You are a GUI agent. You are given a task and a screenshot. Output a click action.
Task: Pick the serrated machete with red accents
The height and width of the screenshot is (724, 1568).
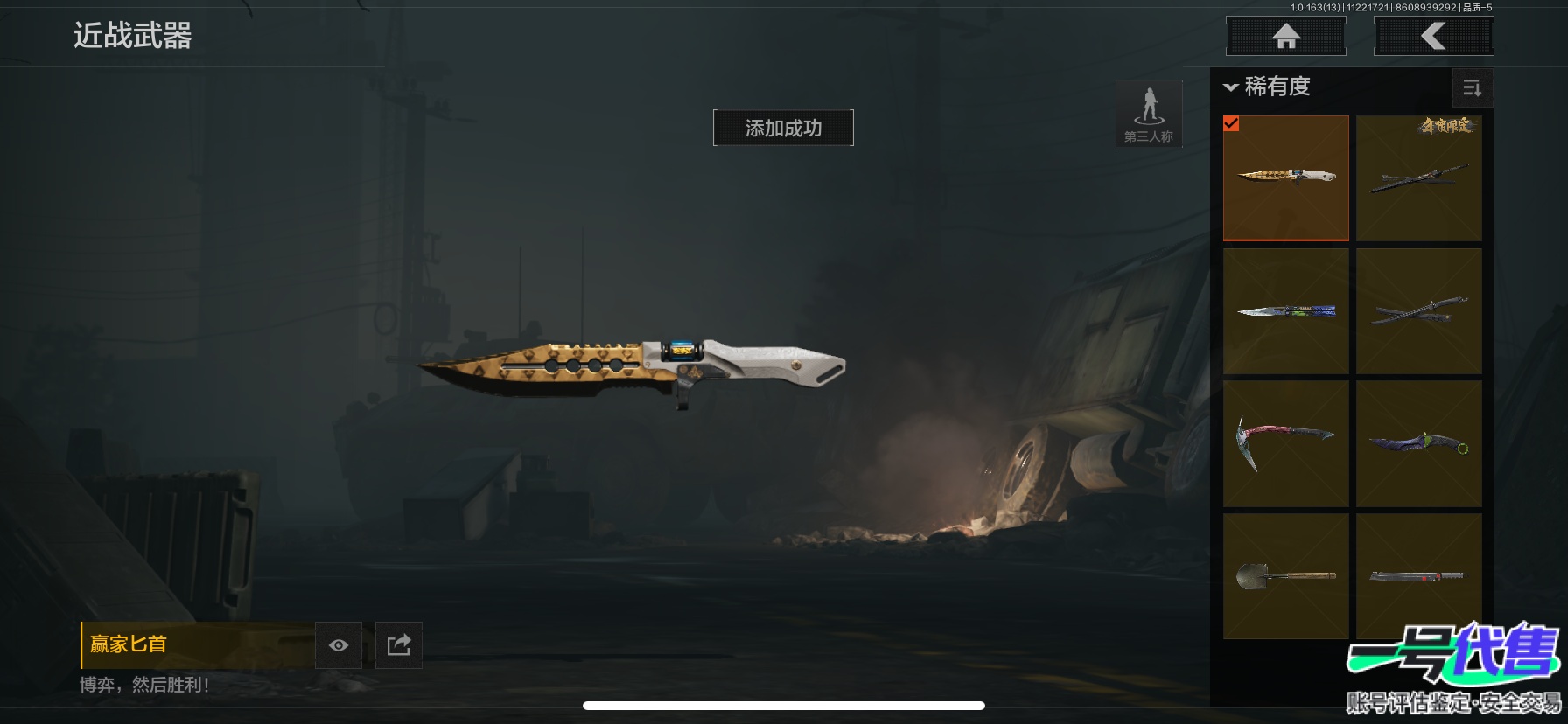pyautogui.click(x=1418, y=575)
